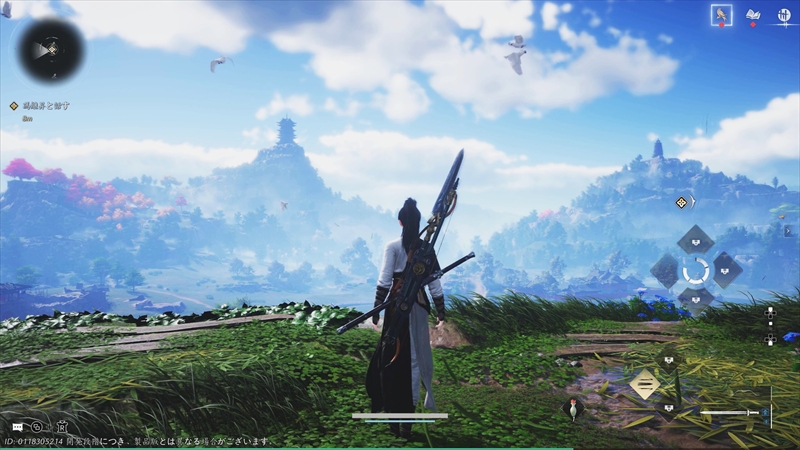The width and height of the screenshot is (800, 450).
Task: Open the round white menu icon
Action: click(784, 15)
